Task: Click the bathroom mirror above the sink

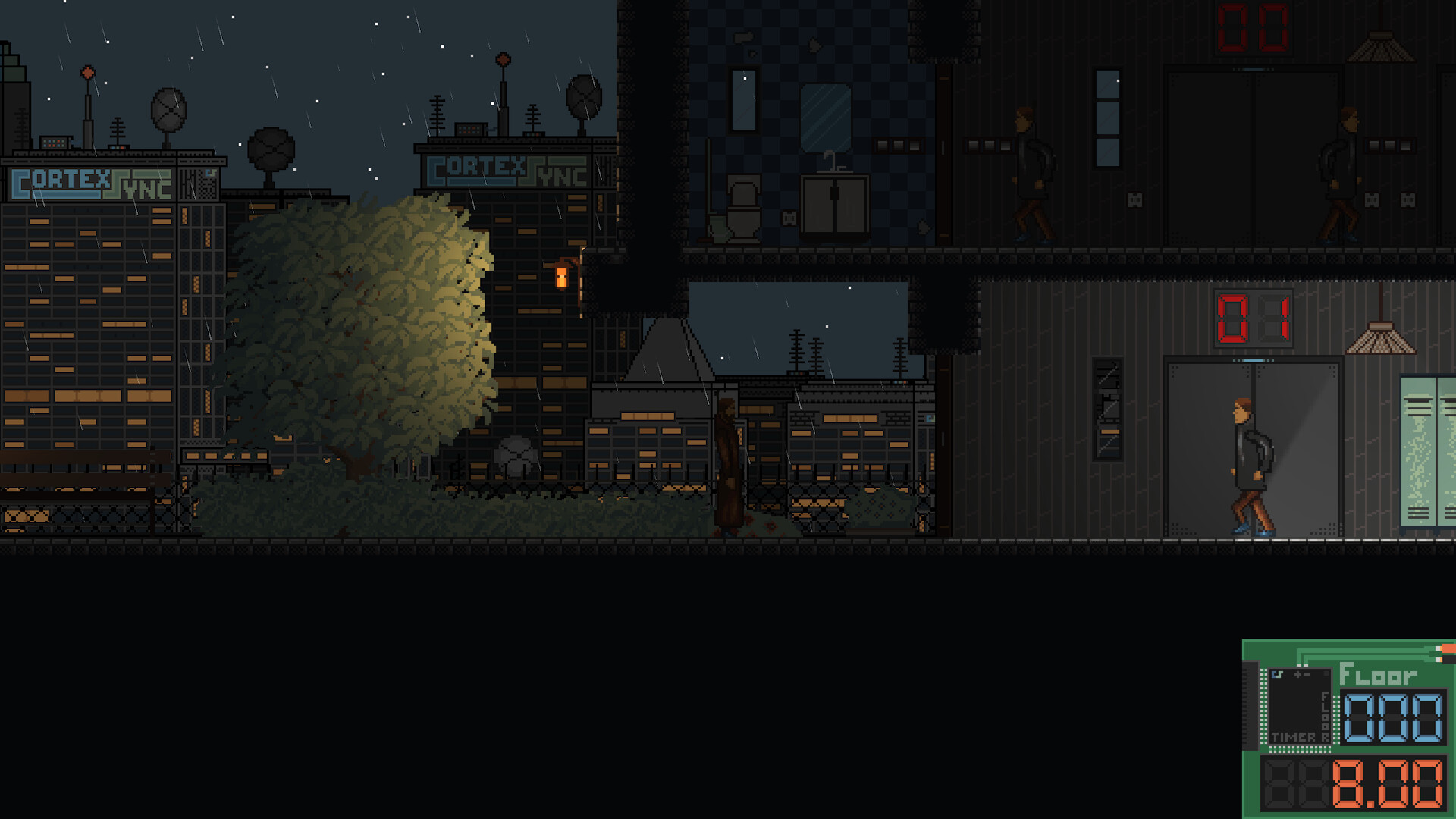Action: 827,116
